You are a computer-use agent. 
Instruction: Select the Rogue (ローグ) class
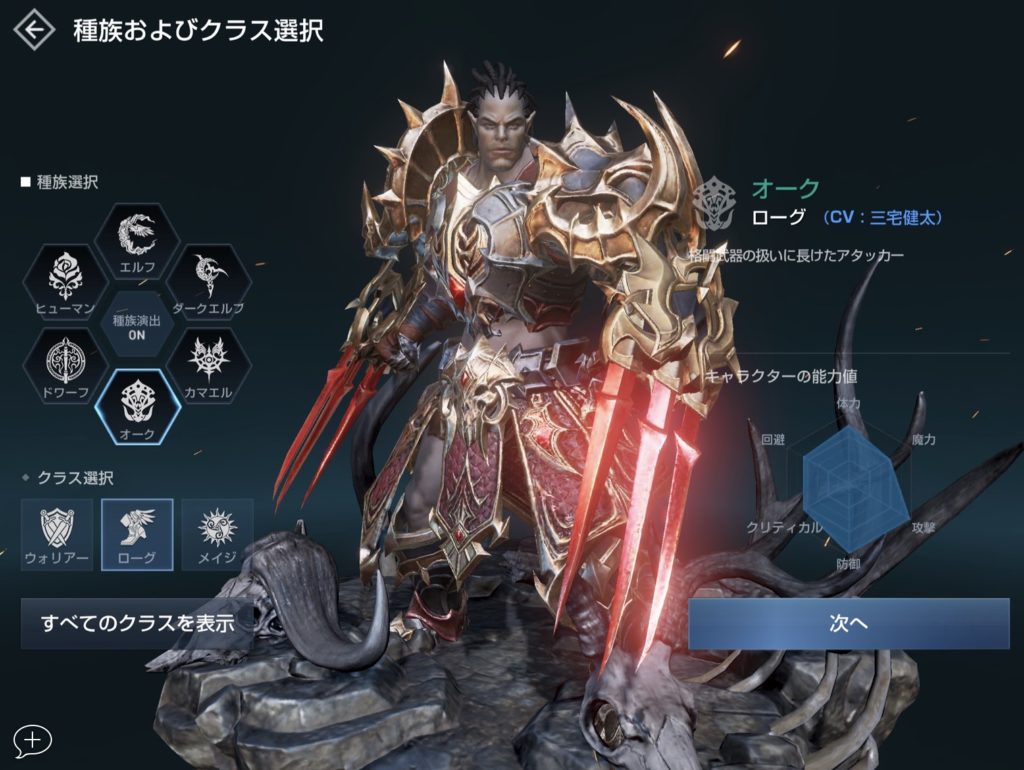[137, 534]
